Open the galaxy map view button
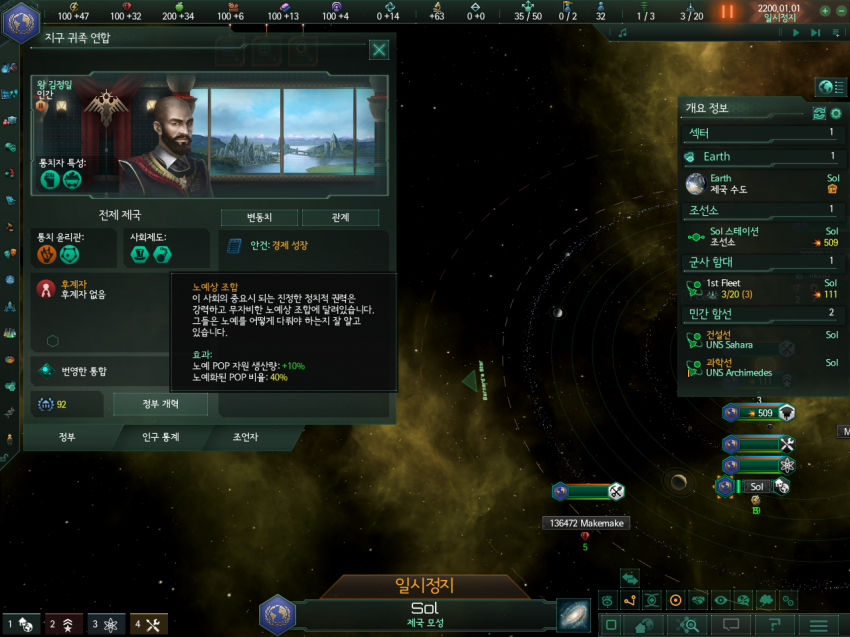This screenshot has height=637, width=850. 575,613
